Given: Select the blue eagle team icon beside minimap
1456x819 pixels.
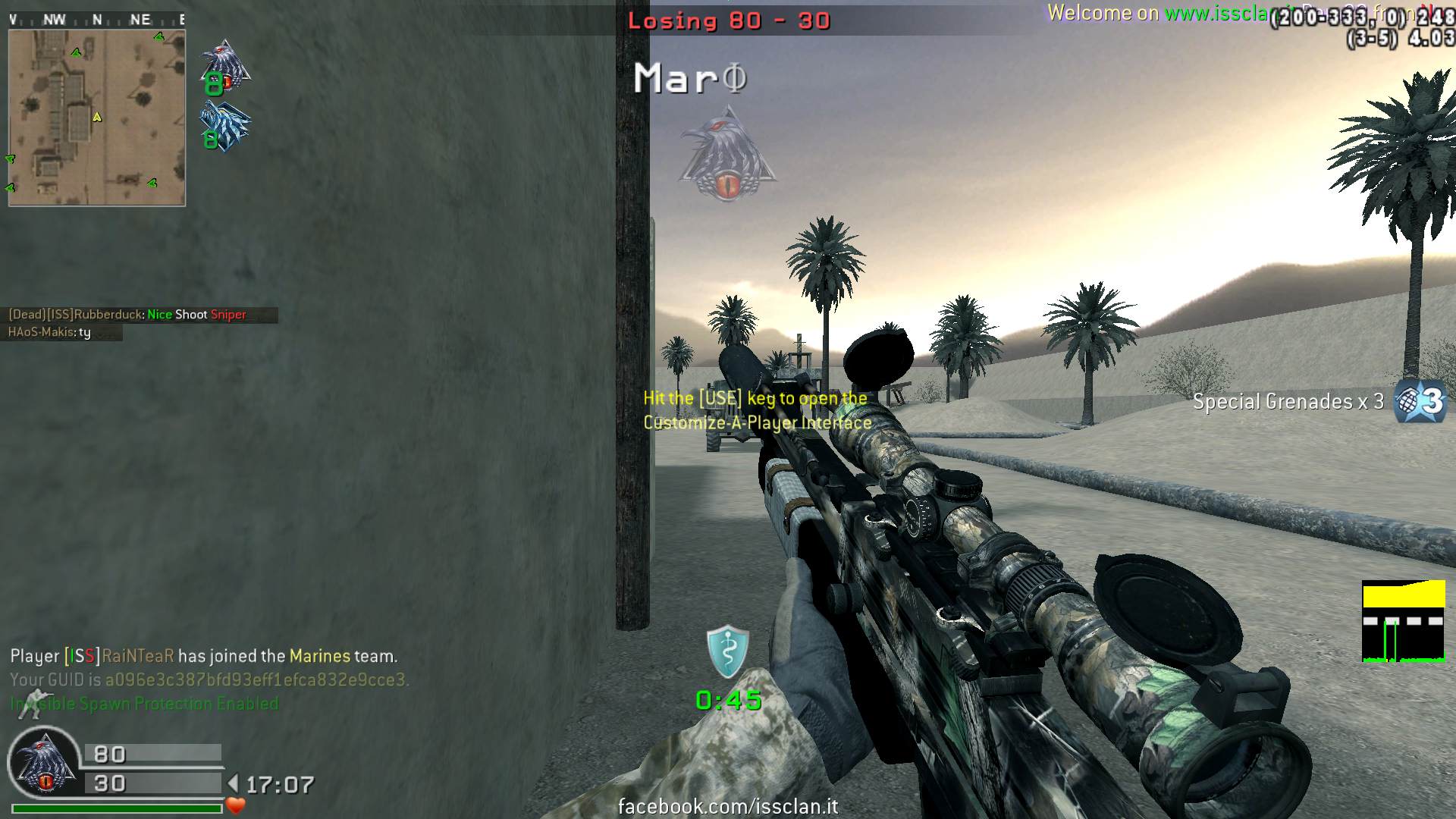Looking at the screenshot, I should click(224, 127).
